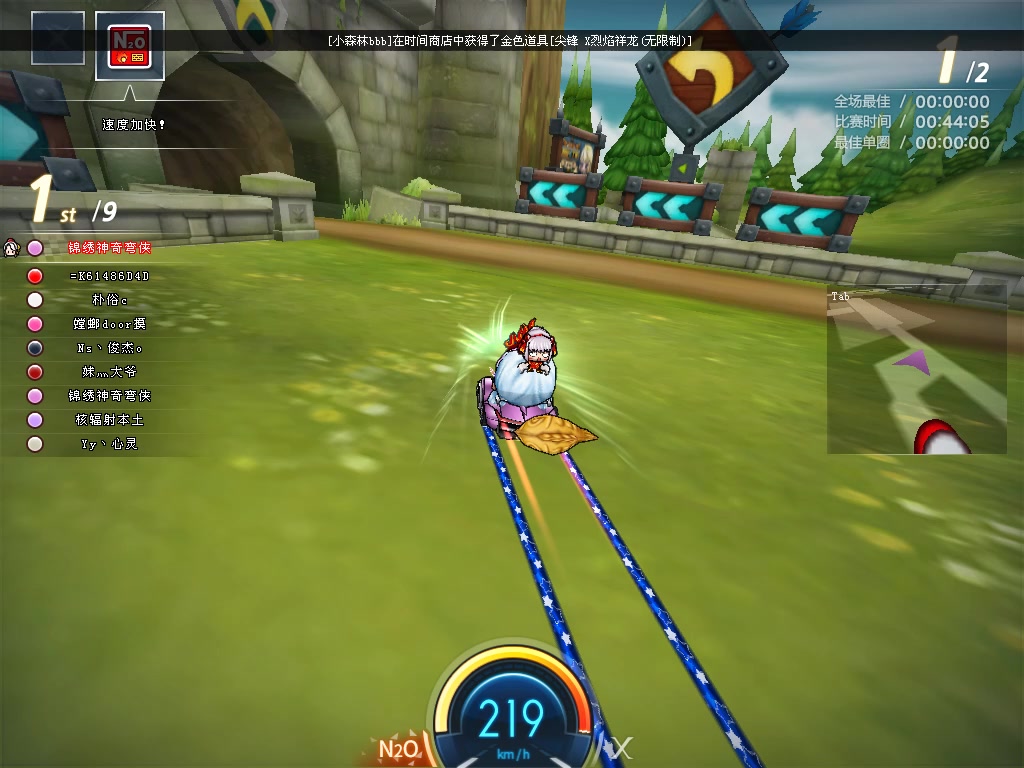Activate the N2O nitro item slot
The height and width of the screenshot is (768, 1024).
[x=130, y=46]
